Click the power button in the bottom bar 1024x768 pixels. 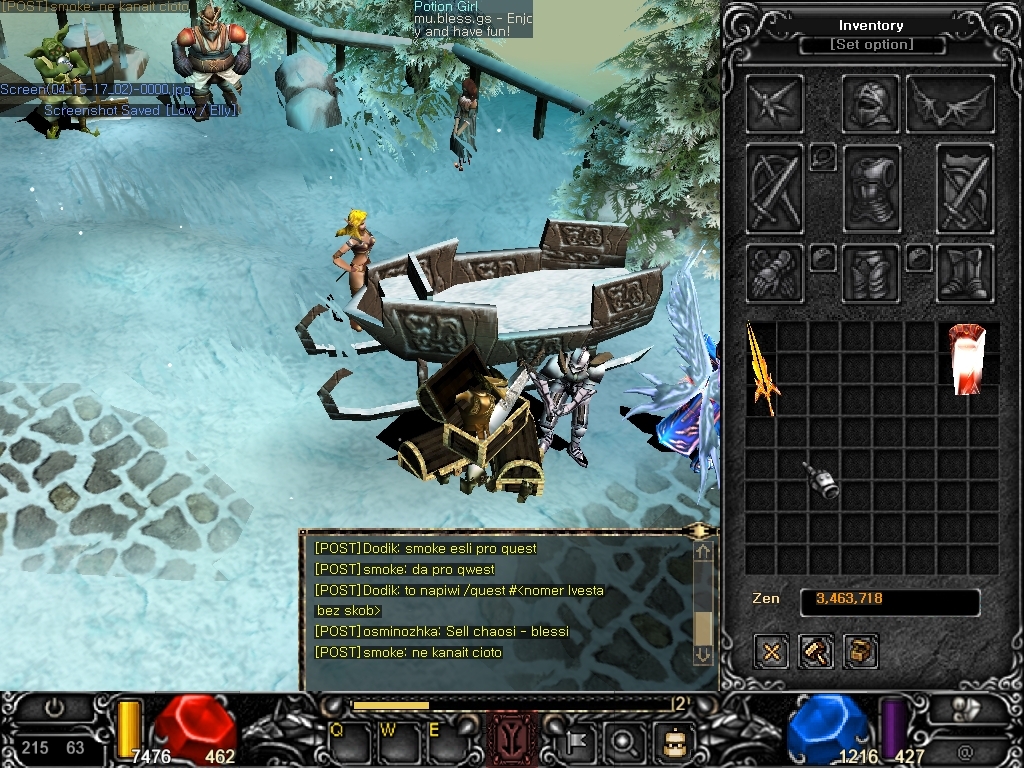click(53, 708)
